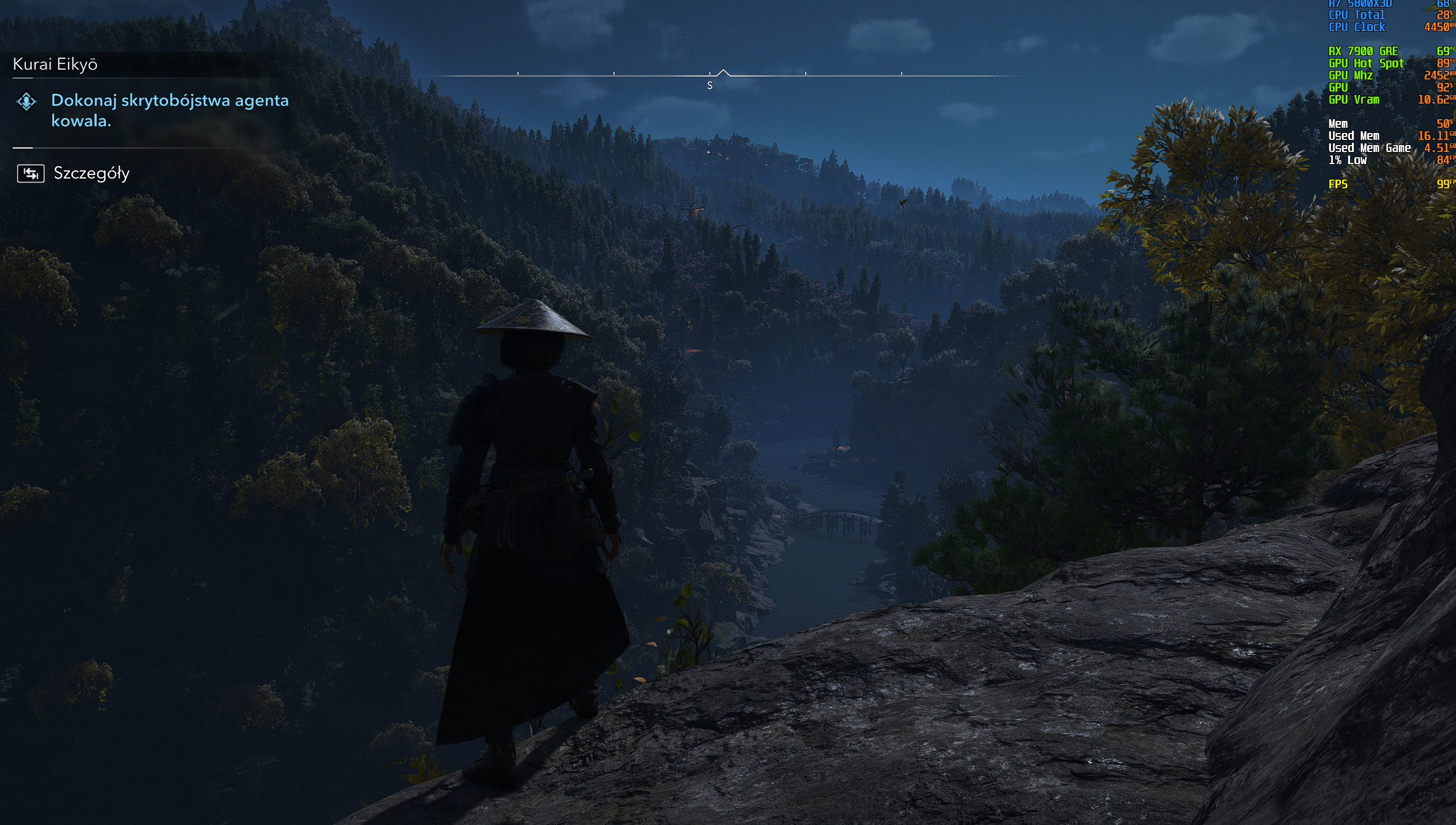Click the diamond objective marker icon
The image size is (1456, 825).
point(26,102)
